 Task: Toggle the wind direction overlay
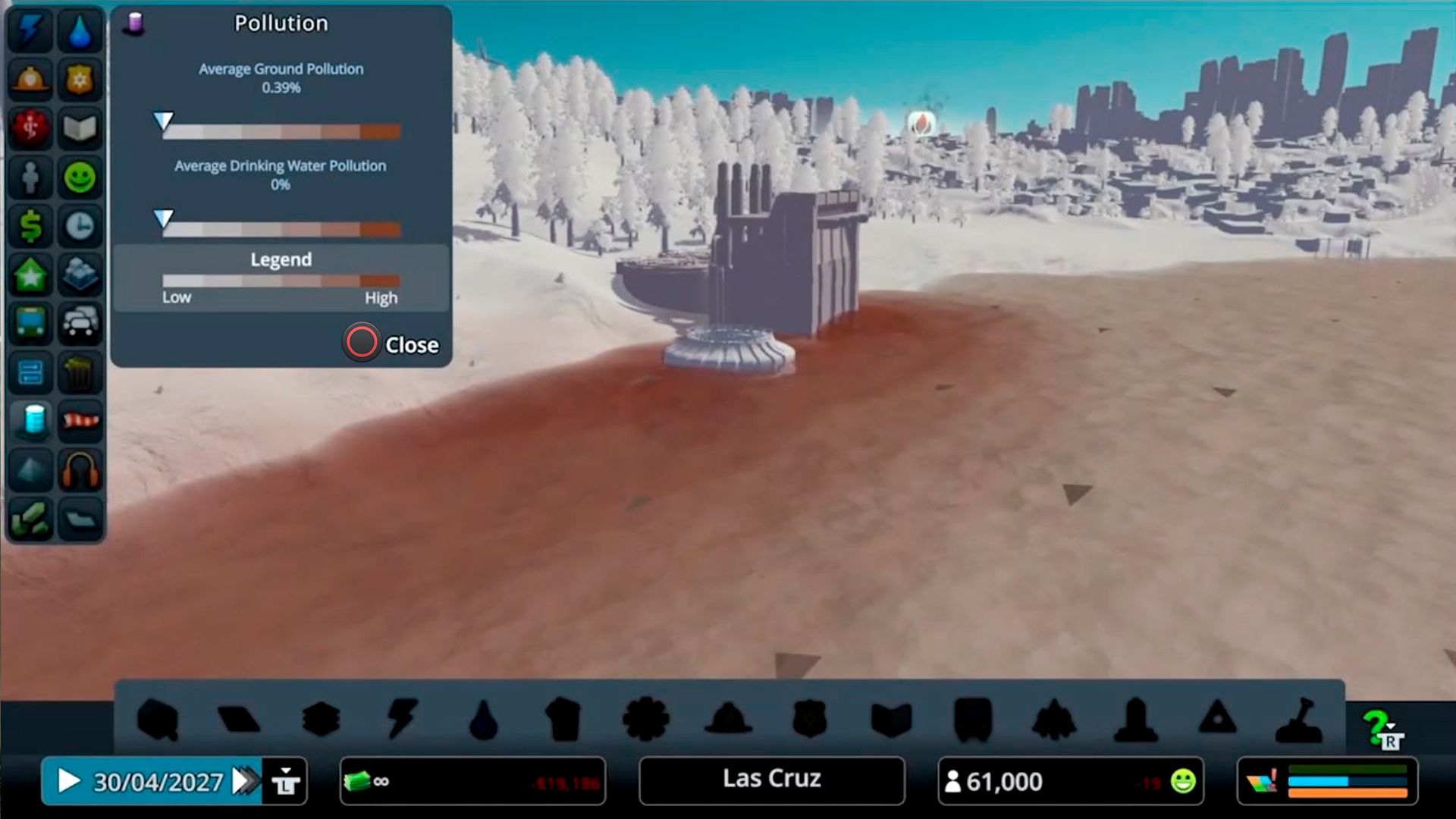(x=80, y=422)
